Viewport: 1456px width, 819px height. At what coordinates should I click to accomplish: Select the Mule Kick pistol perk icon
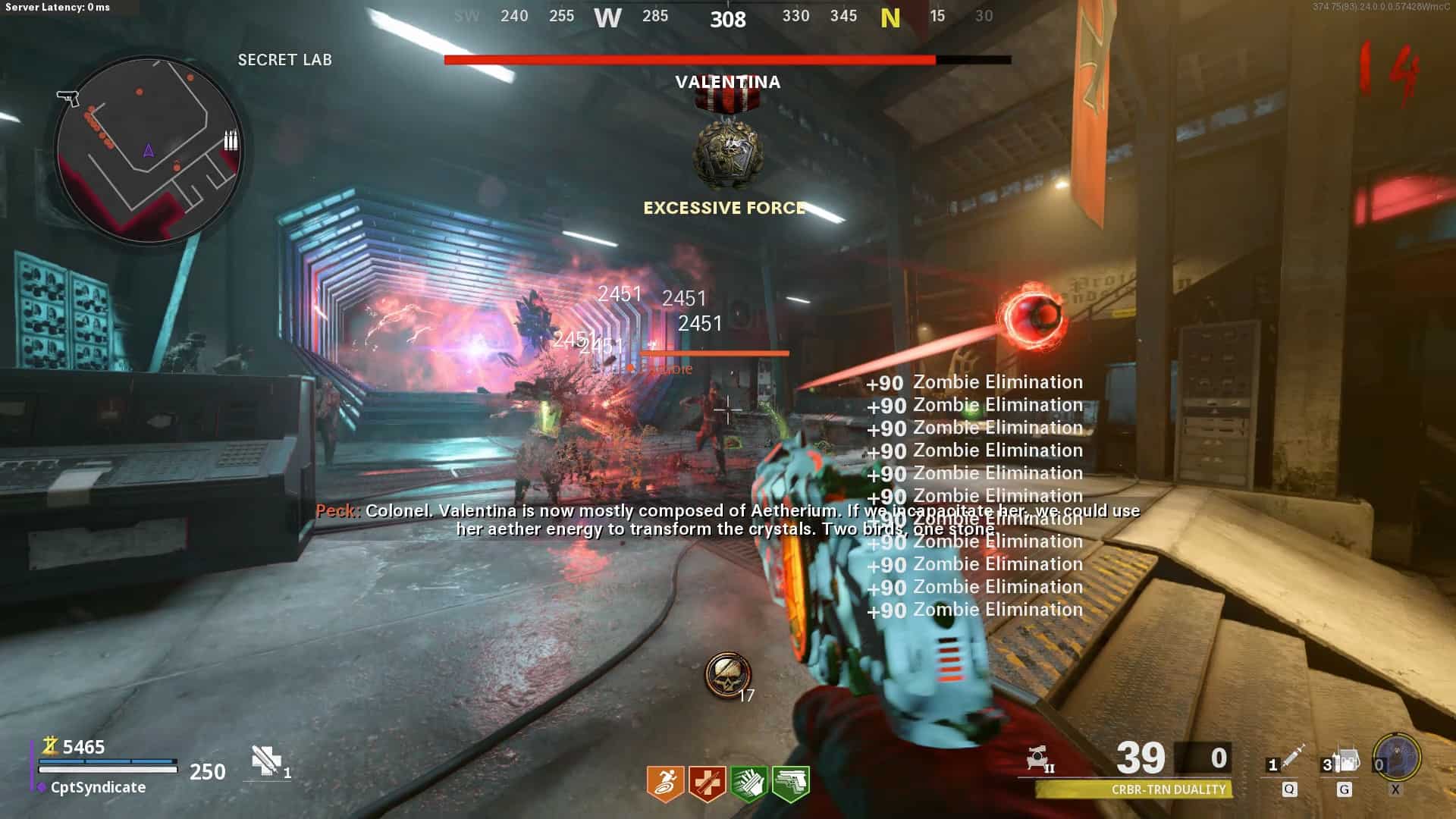point(790,783)
